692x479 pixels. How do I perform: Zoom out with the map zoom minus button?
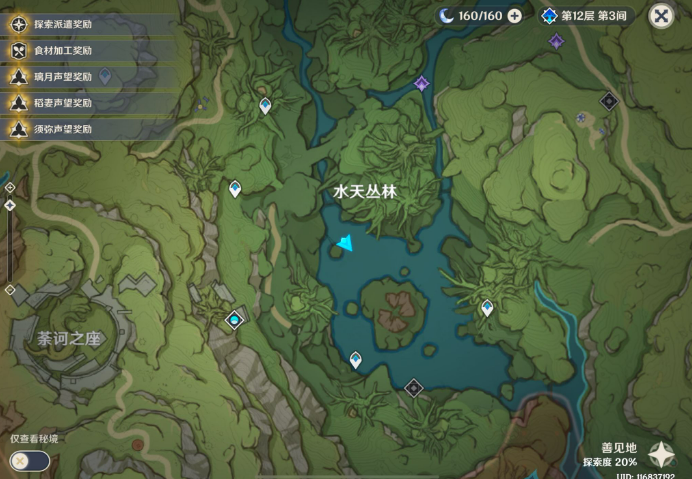click(10, 290)
